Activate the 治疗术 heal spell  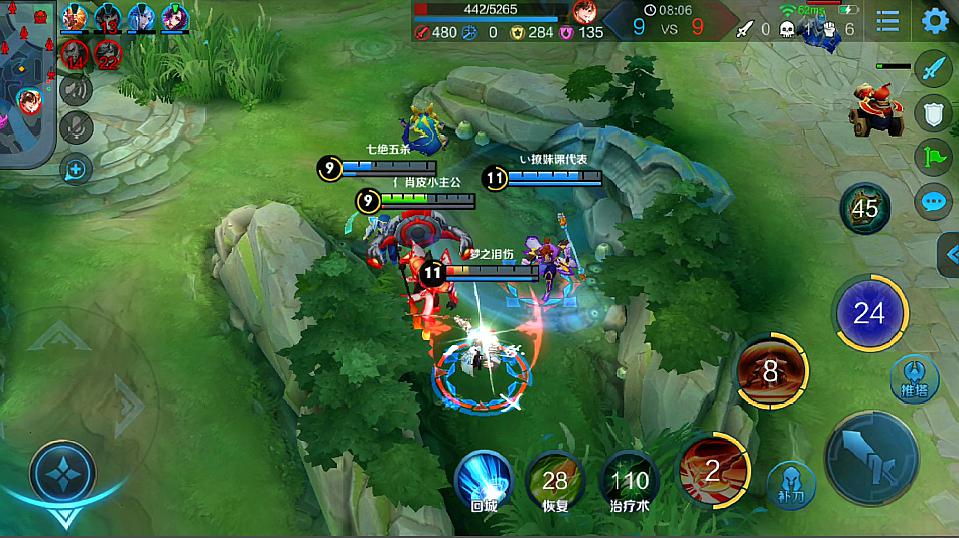tap(630, 480)
